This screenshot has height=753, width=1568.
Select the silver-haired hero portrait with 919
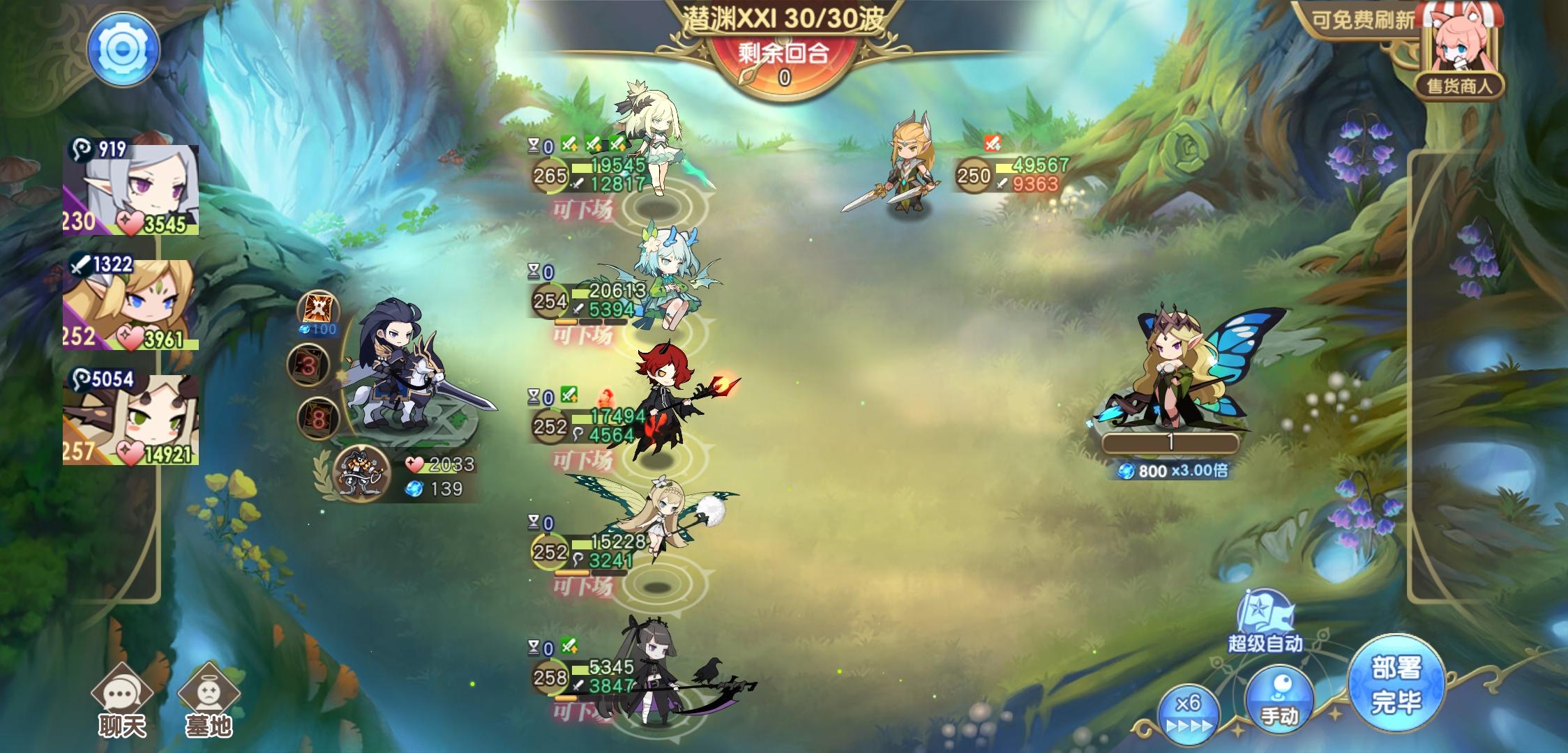131,188
